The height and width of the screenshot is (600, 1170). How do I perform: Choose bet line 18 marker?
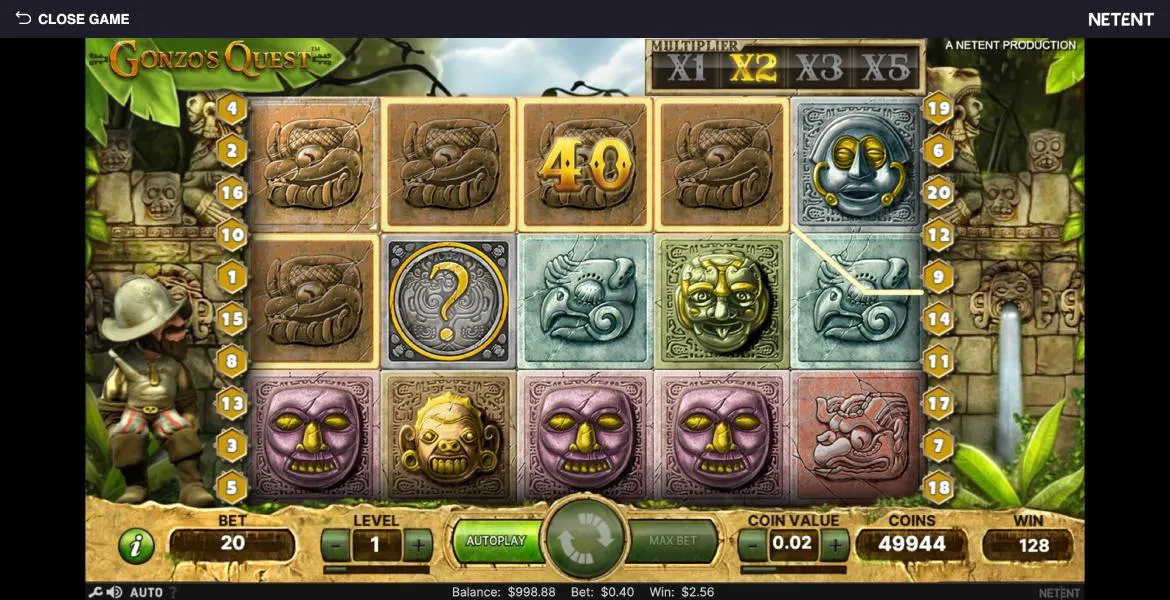938,488
